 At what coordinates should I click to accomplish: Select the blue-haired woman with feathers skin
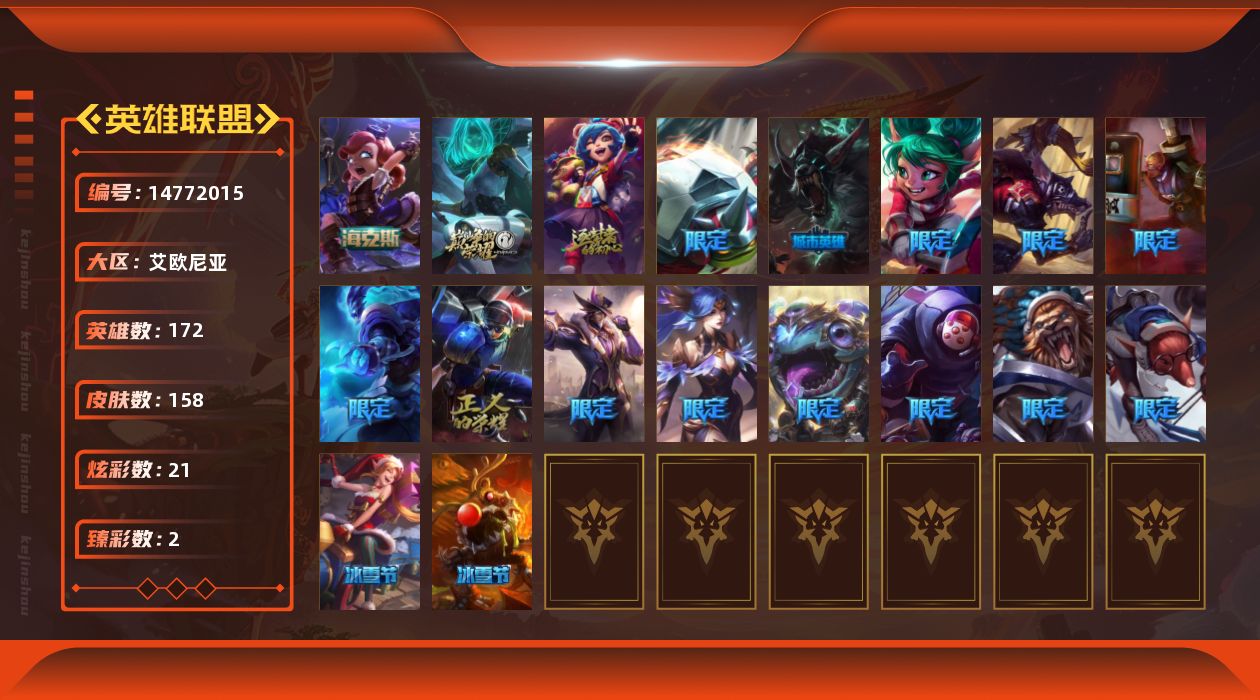pyautogui.click(x=706, y=363)
